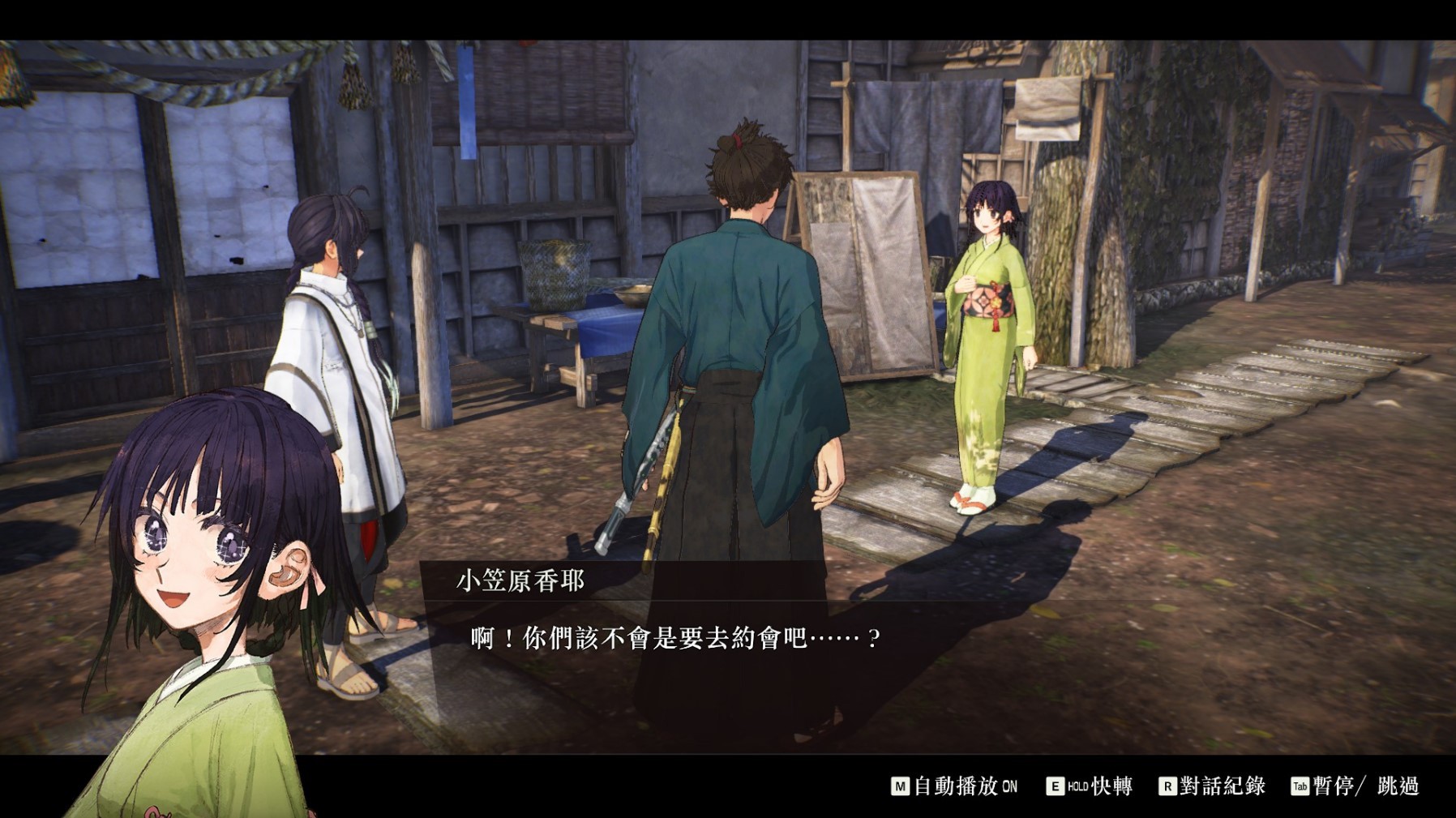The width and height of the screenshot is (1456, 818).
Task: Expand the dialogue log via 對話紀錄
Action: coord(1222,785)
